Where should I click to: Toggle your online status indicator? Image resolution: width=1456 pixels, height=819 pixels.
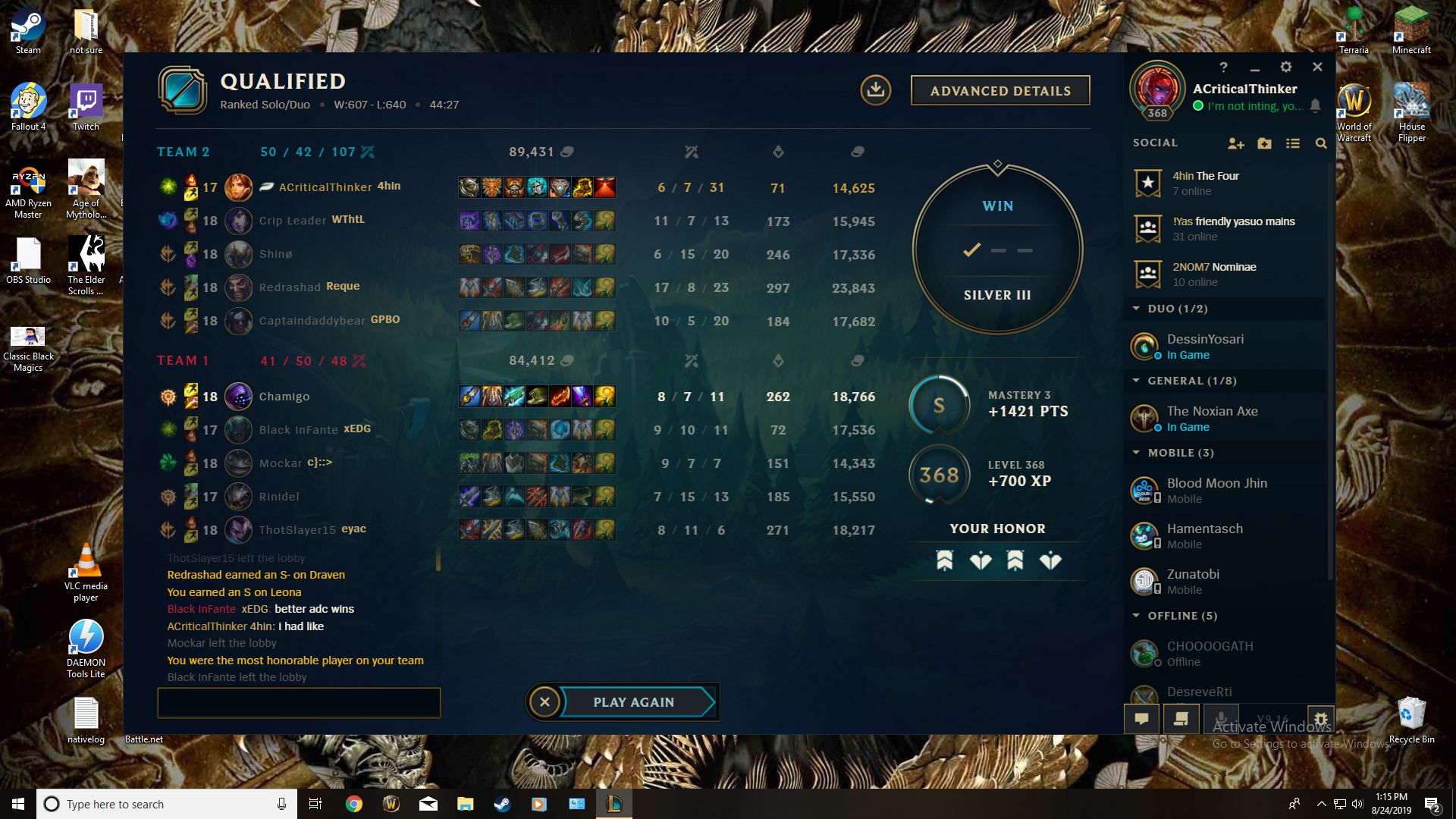pyautogui.click(x=1197, y=106)
